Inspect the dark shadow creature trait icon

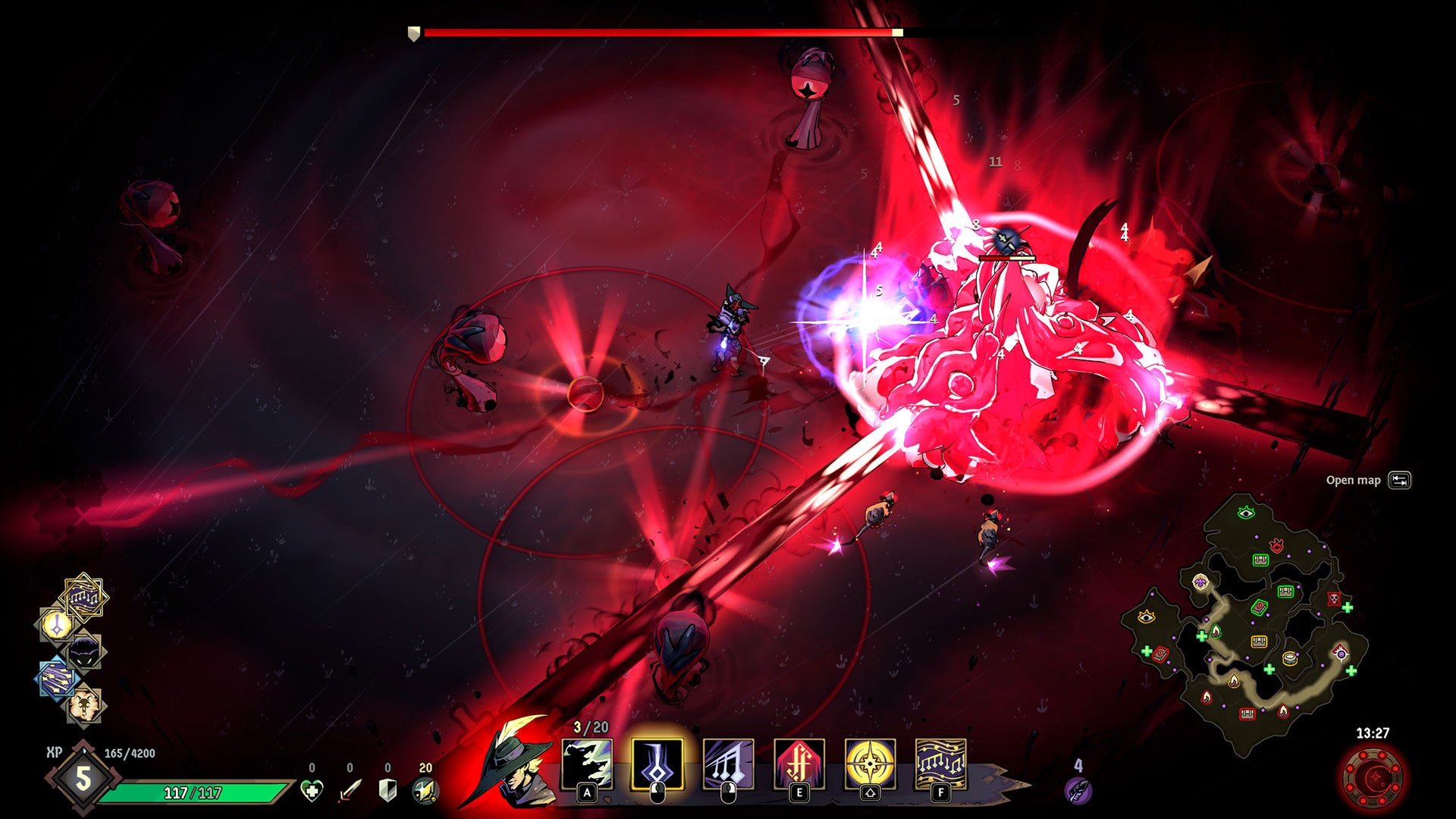point(83,652)
